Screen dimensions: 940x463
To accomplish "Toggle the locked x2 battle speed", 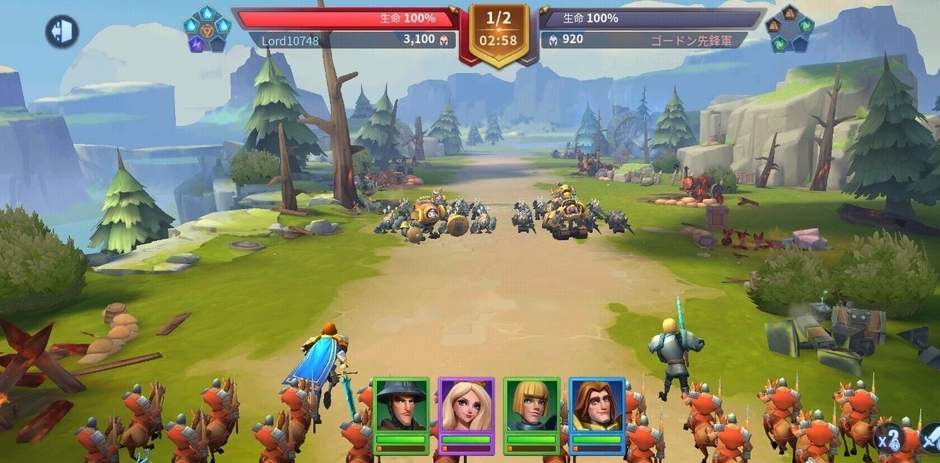I will 891,438.
